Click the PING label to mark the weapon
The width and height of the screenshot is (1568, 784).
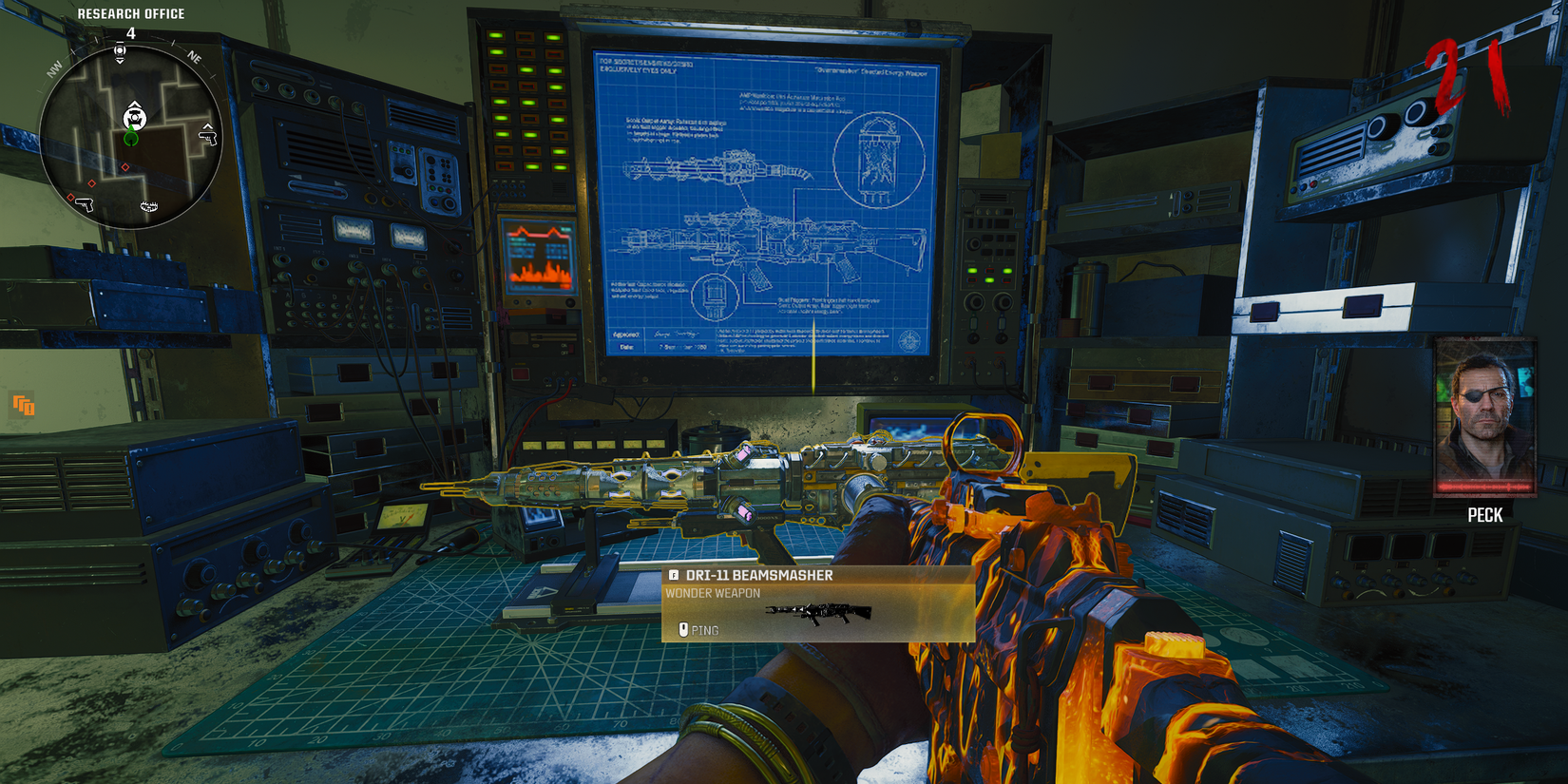click(x=707, y=629)
